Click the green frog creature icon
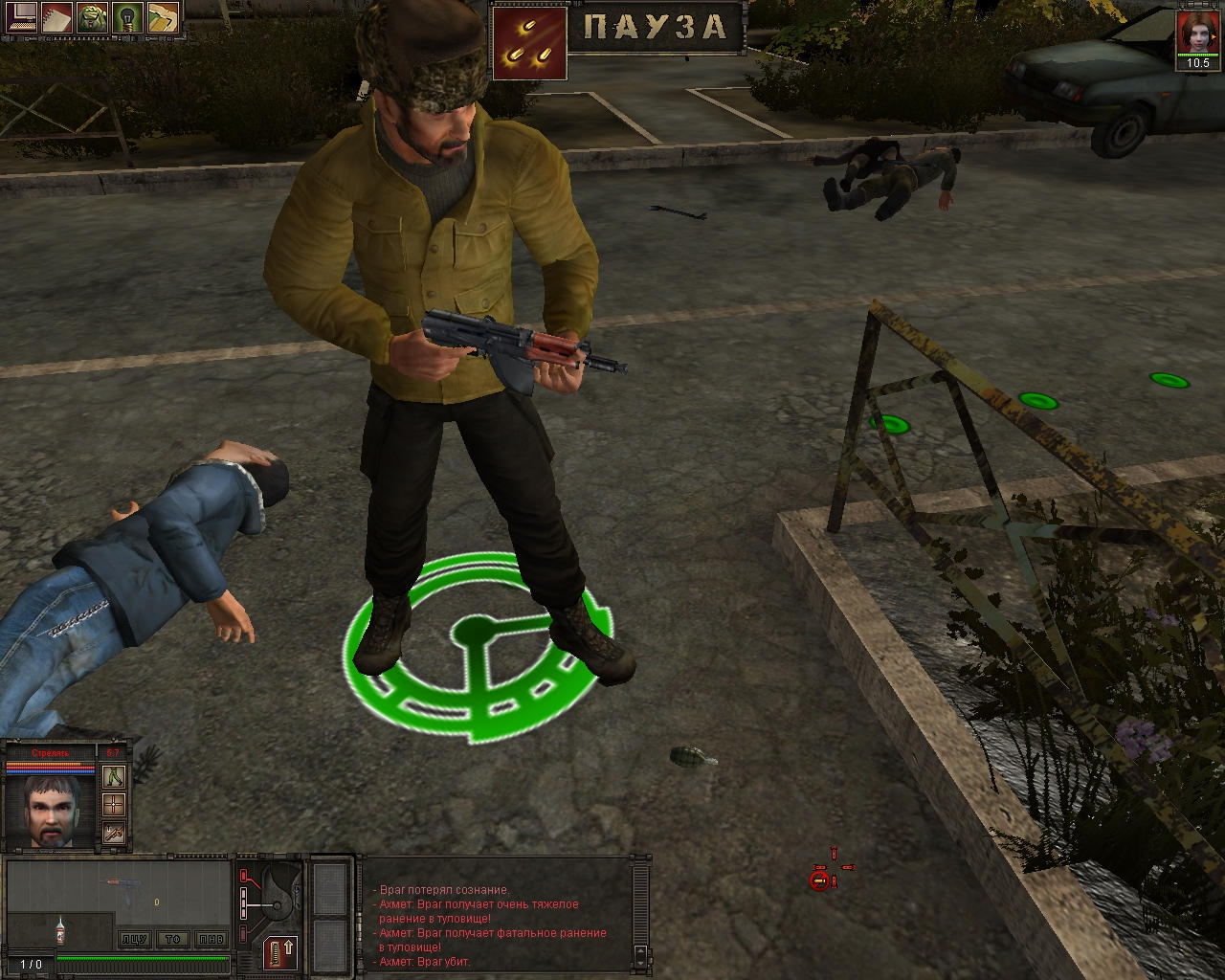 pos(95,17)
